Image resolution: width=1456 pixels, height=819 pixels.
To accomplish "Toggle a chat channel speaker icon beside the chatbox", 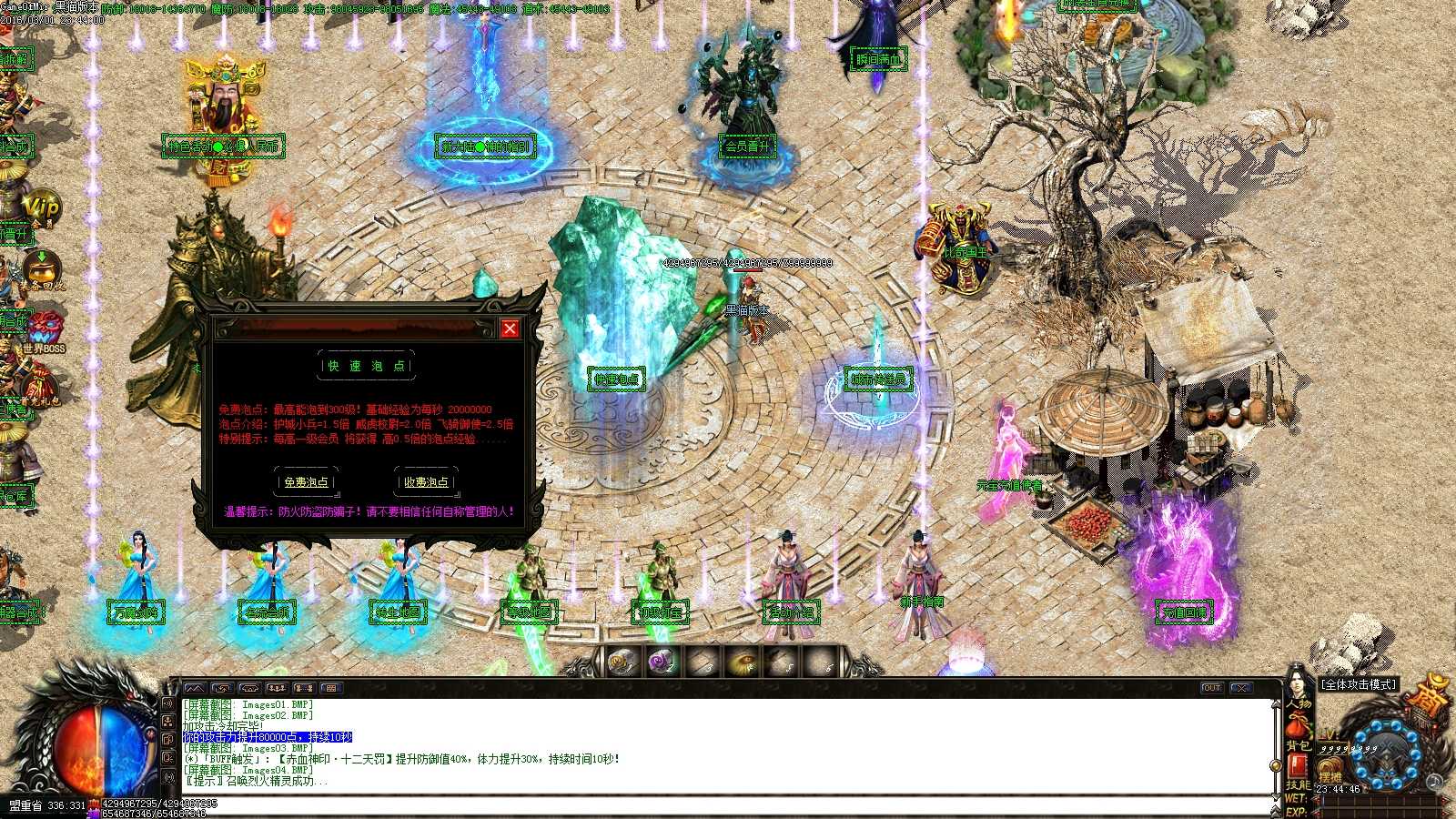I will tap(168, 703).
